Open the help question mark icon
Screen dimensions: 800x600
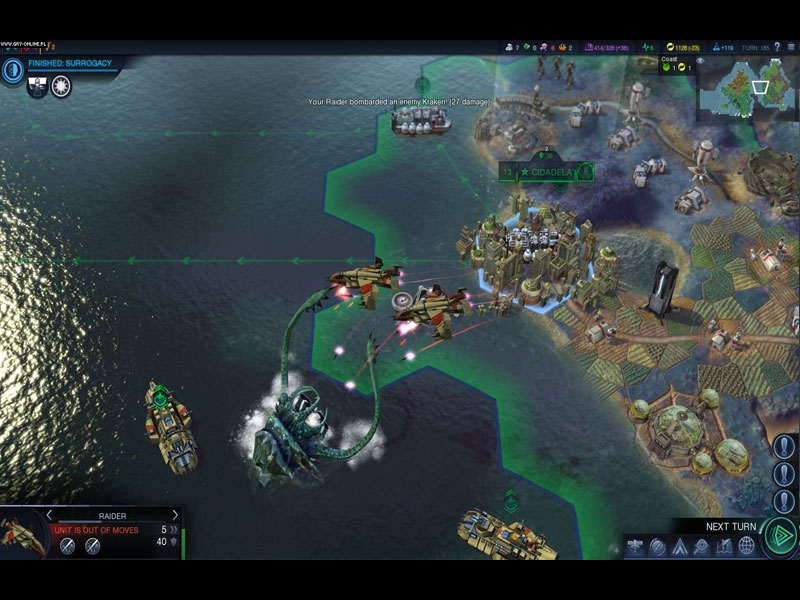(777, 47)
